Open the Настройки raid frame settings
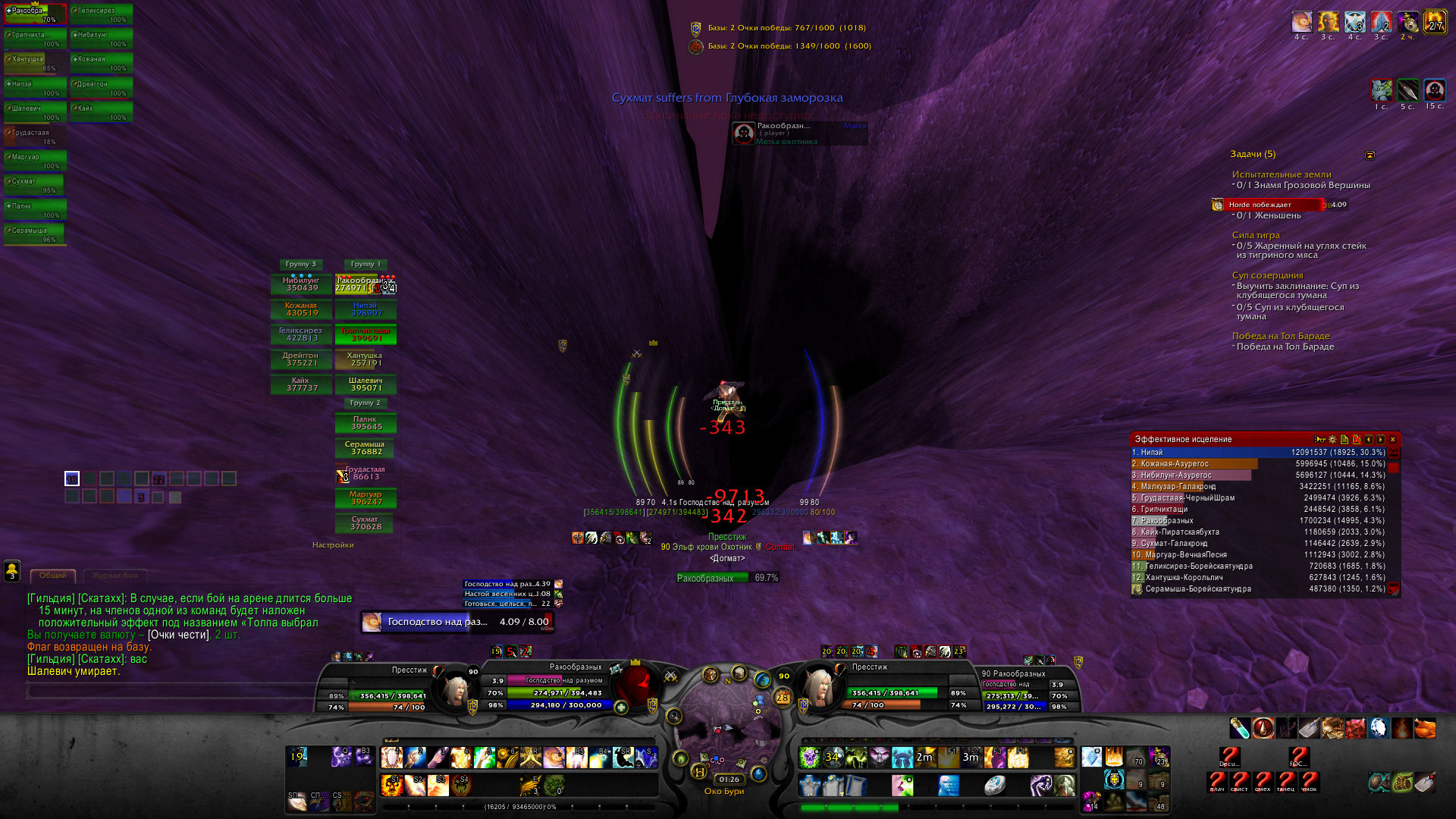This screenshot has height=819, width=1456. 333,544
